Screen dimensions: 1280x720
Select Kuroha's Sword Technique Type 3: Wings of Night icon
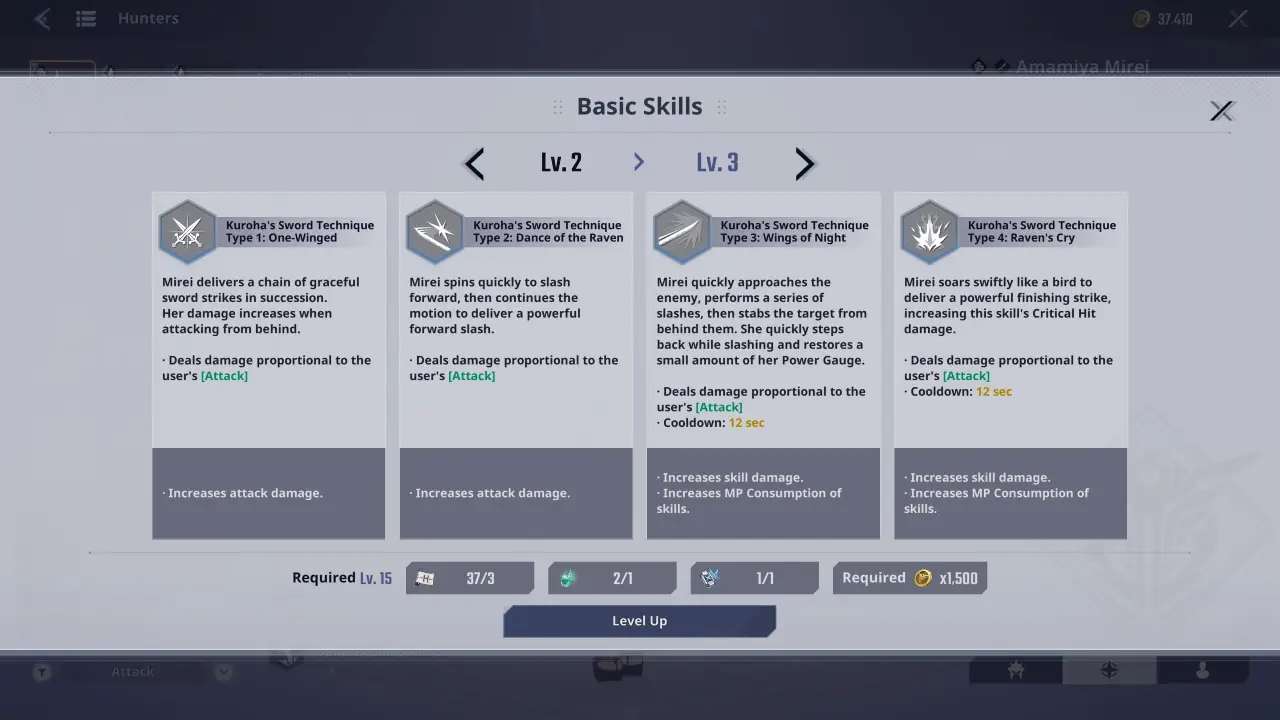[682, 231]
